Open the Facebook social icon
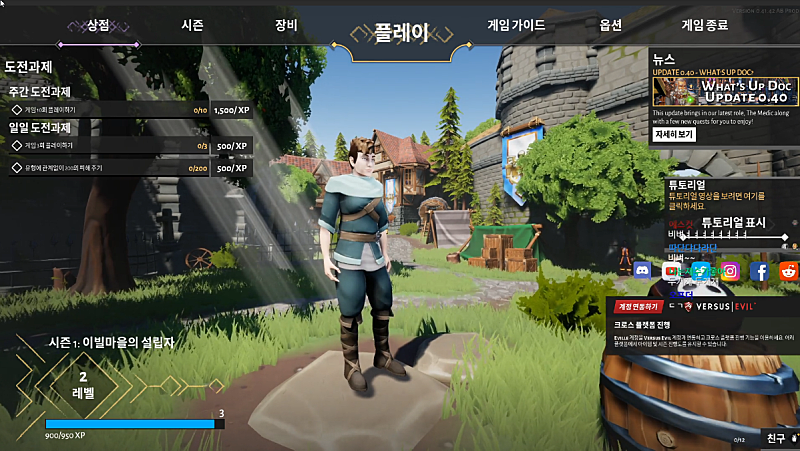The width and height of the screenshot is (800, 451). pos(759,270)
